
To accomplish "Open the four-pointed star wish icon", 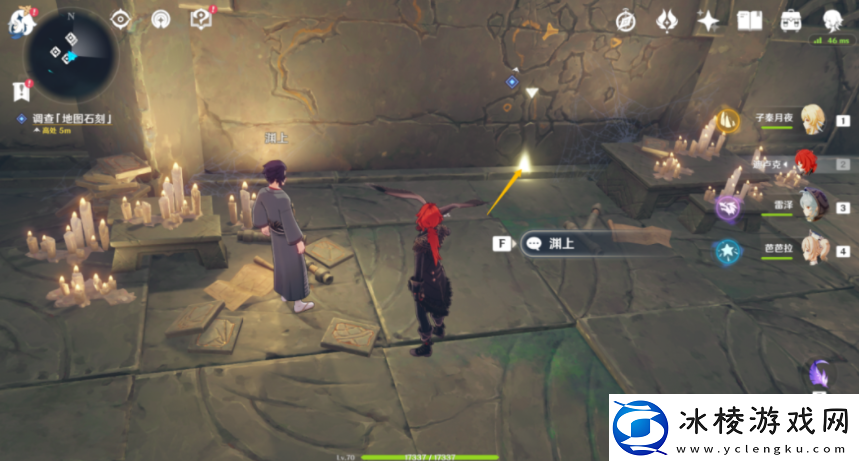I will pyautogui.click(x=708, y=20).
